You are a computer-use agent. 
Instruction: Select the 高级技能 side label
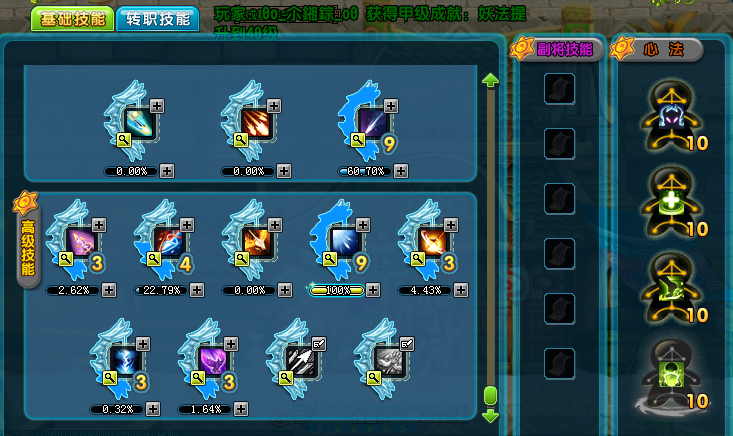tap(29, 247)
